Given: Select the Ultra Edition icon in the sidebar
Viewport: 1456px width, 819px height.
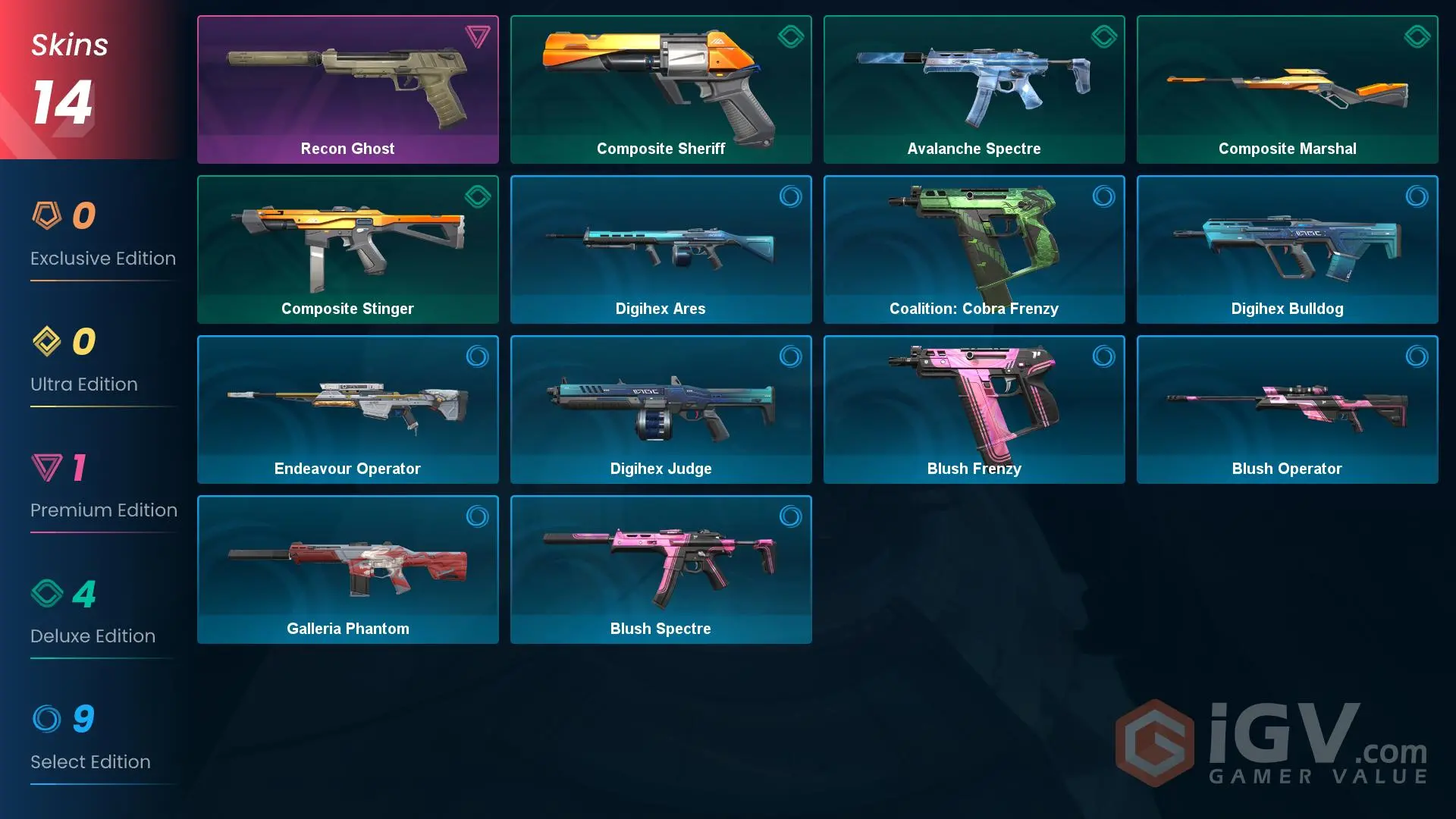Looking at the screenshot, I should coord(47,341).
